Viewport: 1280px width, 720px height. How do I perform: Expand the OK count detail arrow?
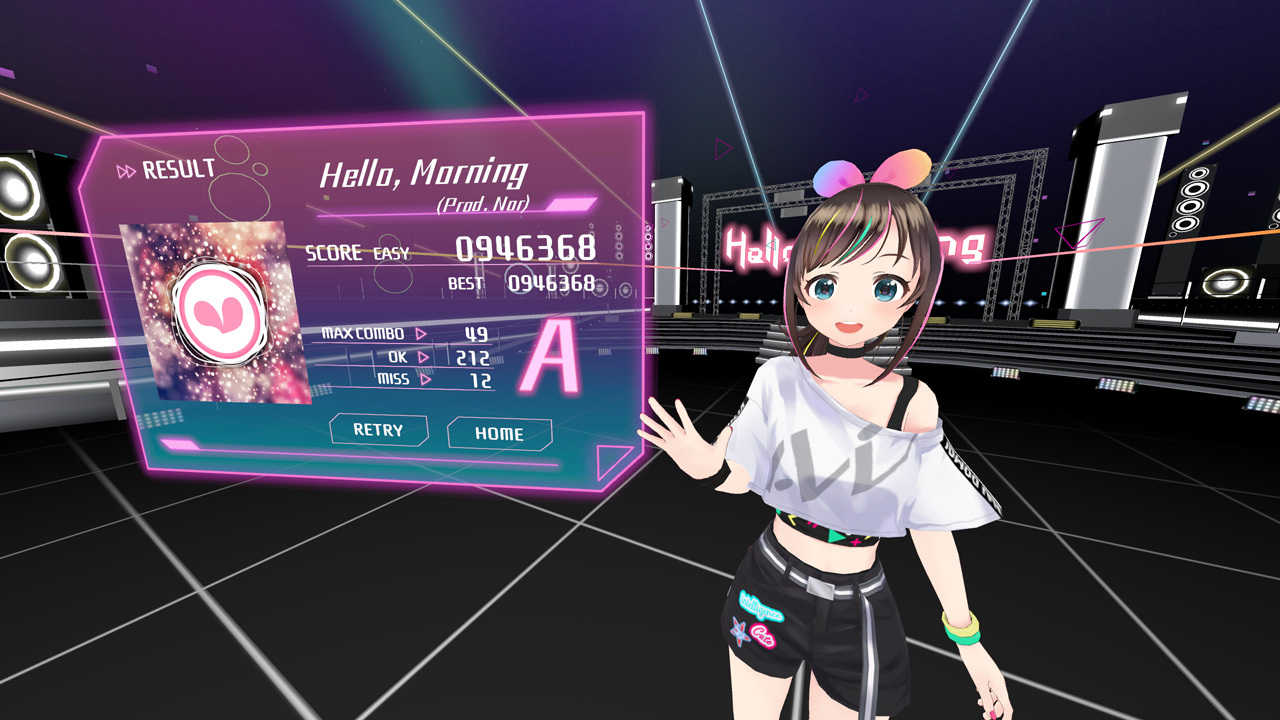point(425,356)
